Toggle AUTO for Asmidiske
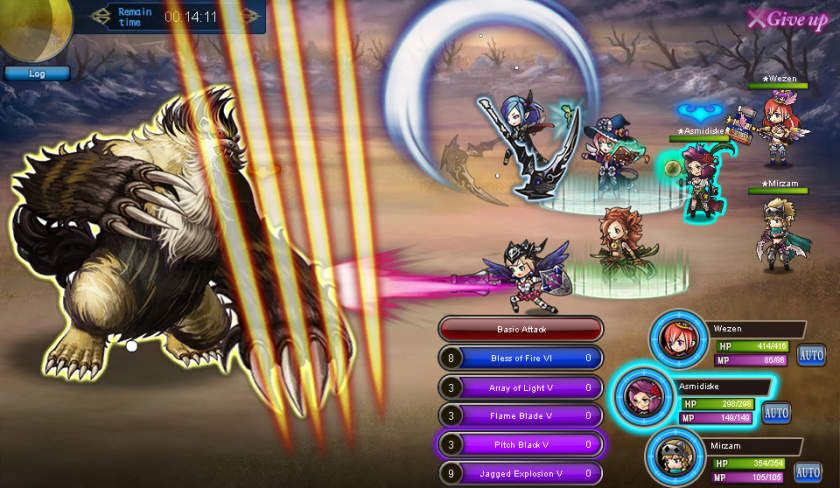Viewport: 840px width, 488px height. pyautogui.click(x=777, y=412)
